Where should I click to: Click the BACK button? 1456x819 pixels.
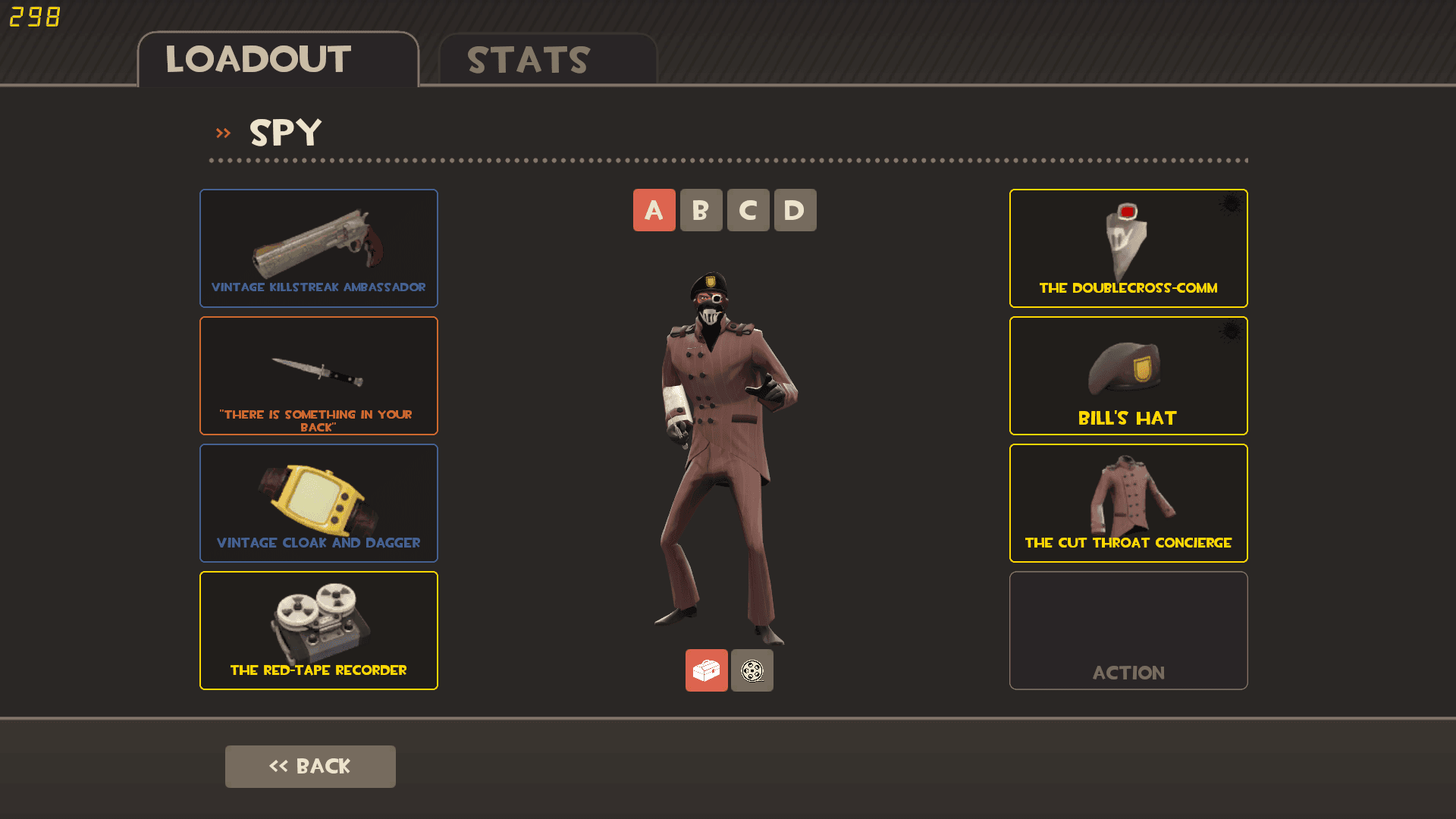[x=310, y=766]
